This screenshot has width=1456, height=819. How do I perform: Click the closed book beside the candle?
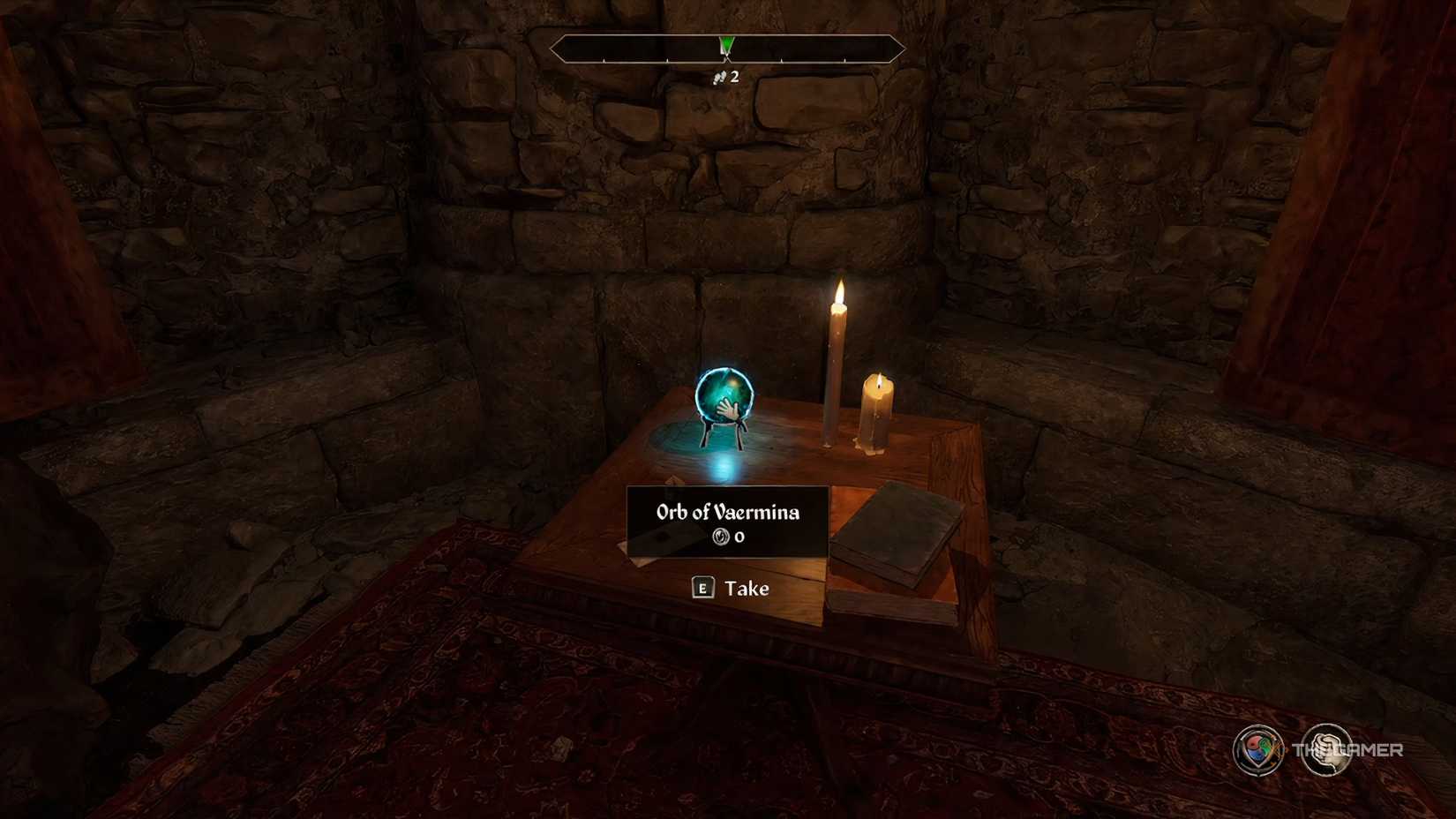coord(894,540)
